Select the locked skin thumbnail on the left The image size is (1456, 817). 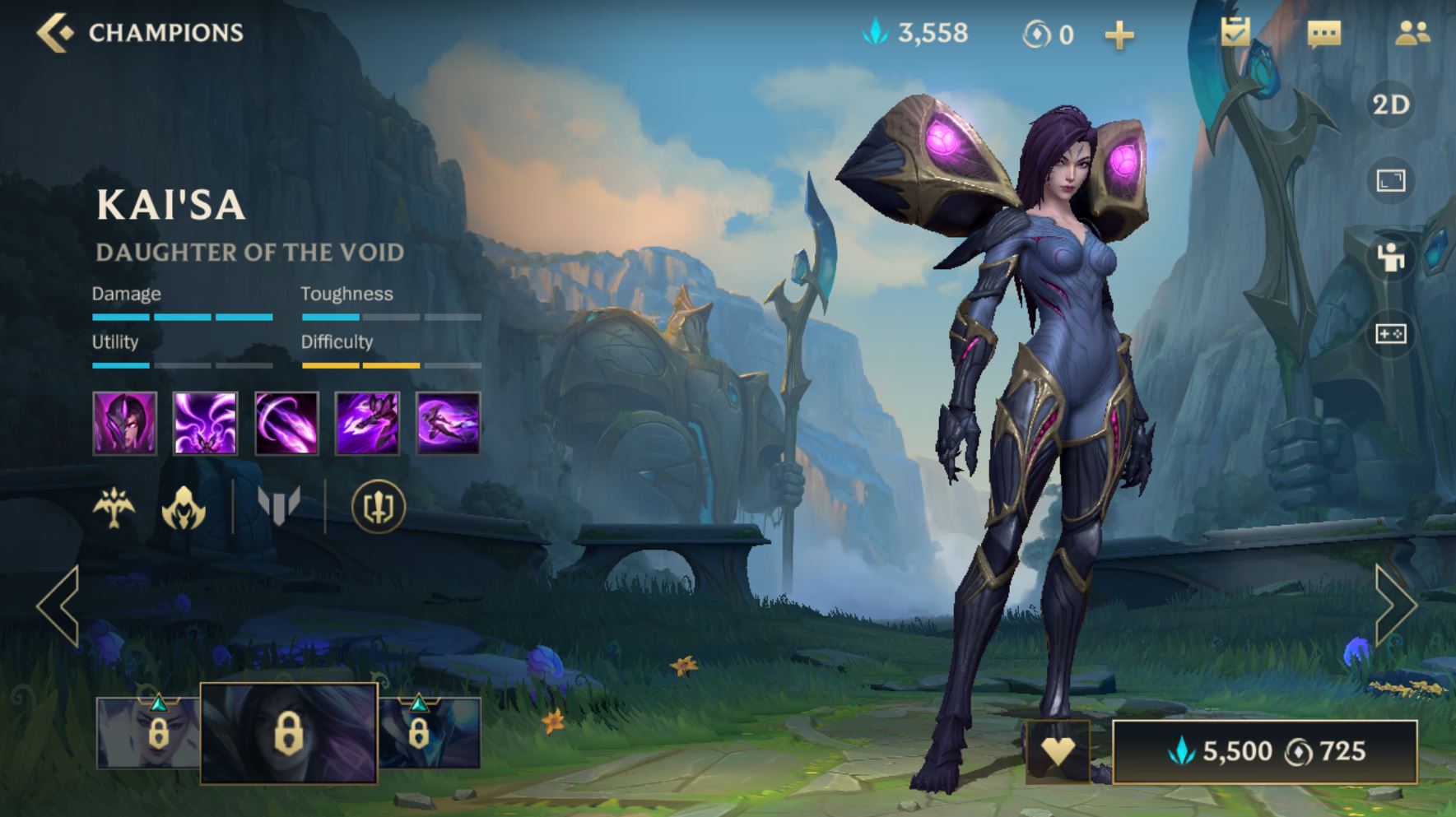pyautogui.click(x=148, y=732)
